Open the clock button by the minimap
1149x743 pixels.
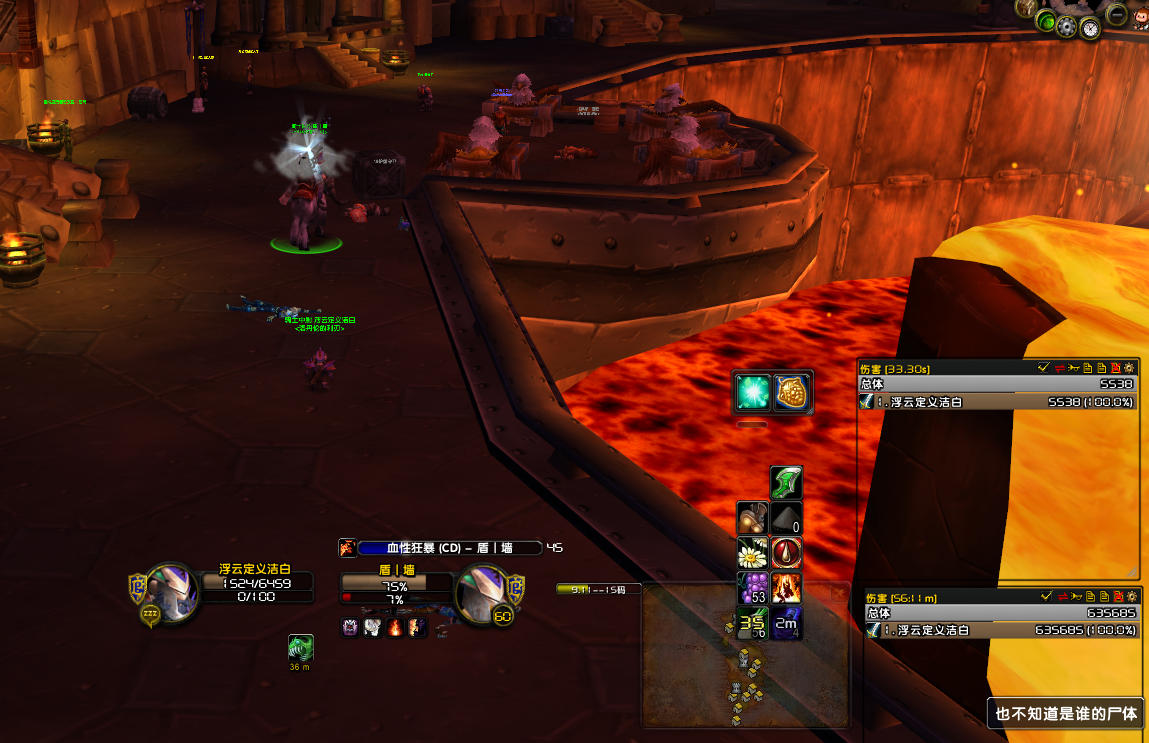[x=1090, y=28]
